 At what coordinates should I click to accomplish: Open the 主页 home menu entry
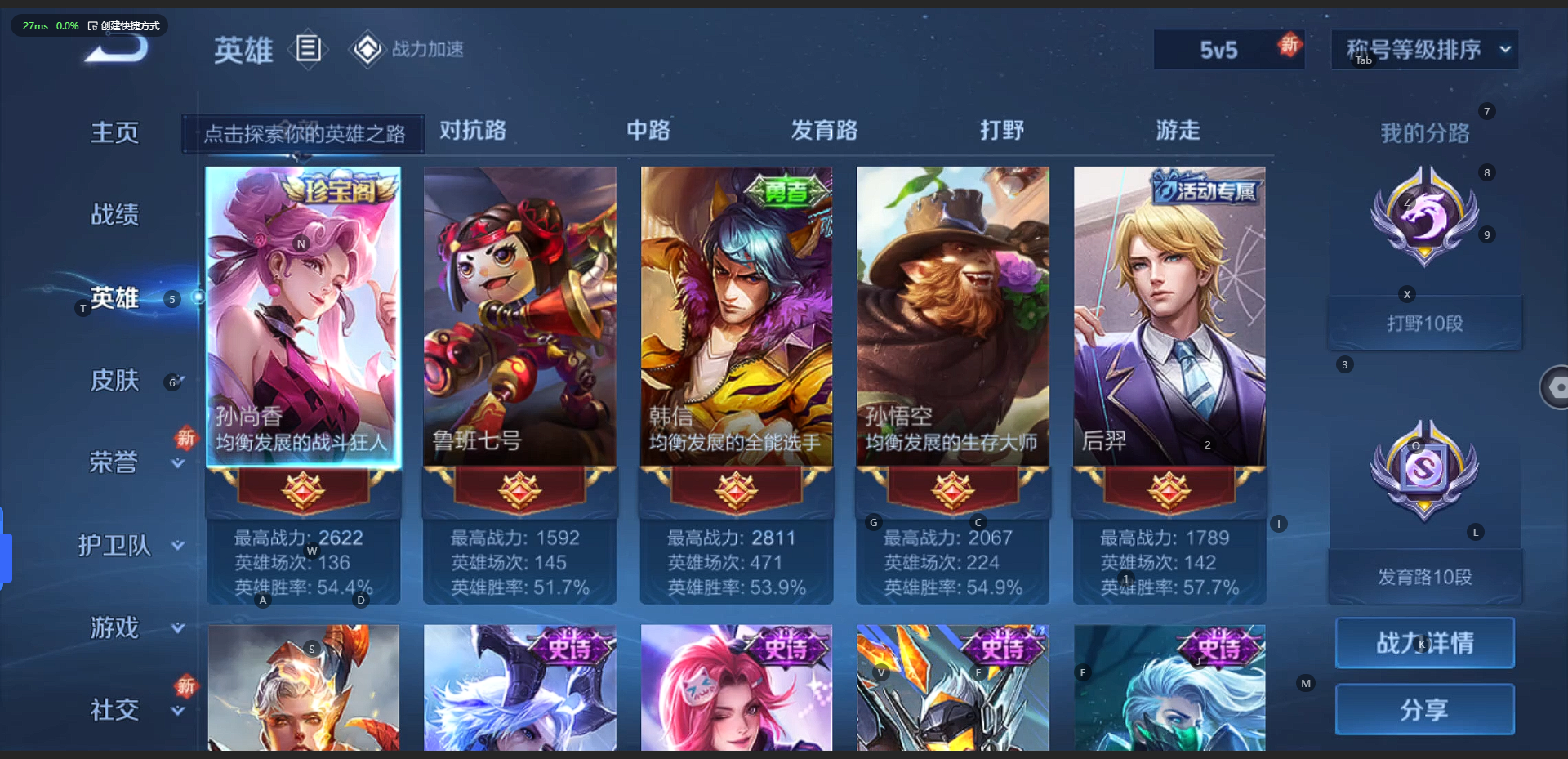[114, 132]
